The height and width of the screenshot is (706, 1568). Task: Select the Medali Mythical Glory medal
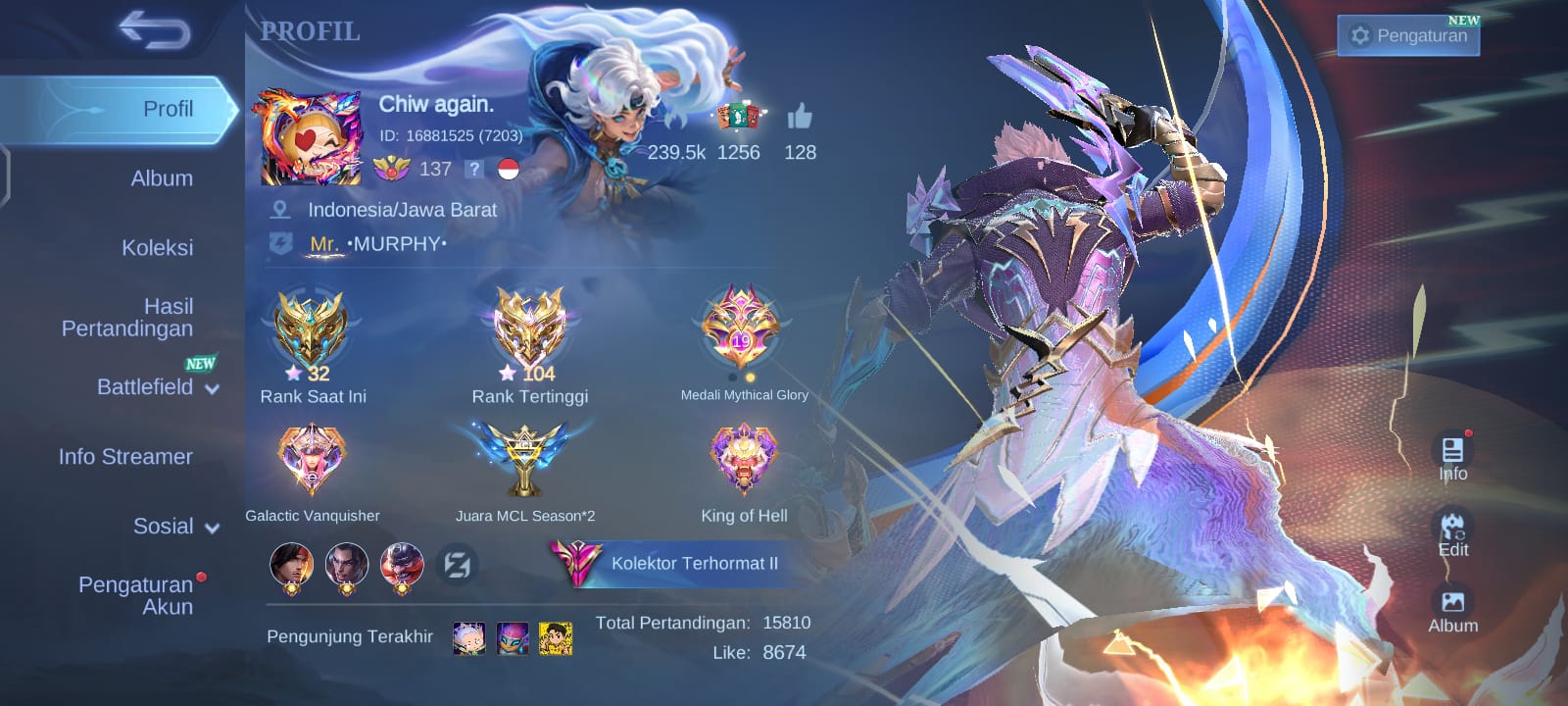tap(742, 328)
